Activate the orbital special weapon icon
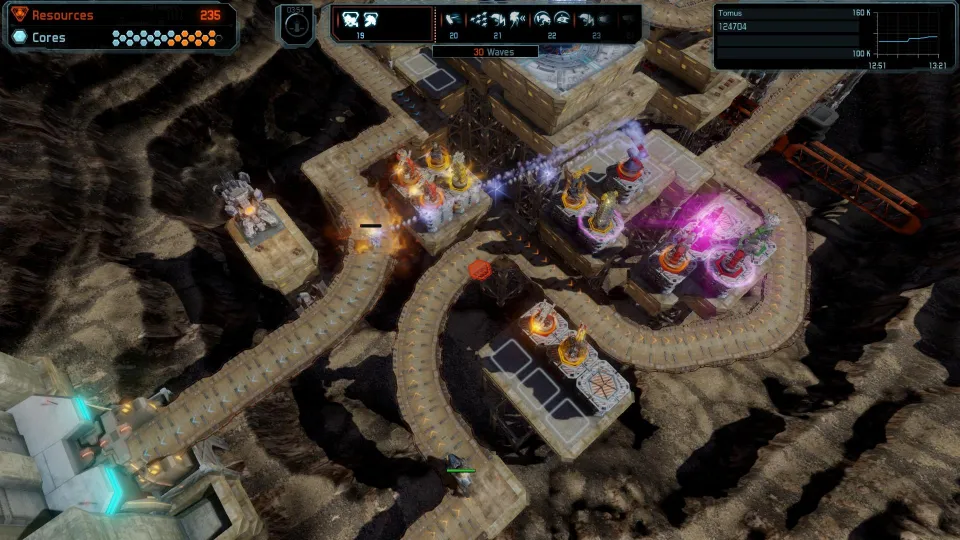960x540 pixels. 294,23
